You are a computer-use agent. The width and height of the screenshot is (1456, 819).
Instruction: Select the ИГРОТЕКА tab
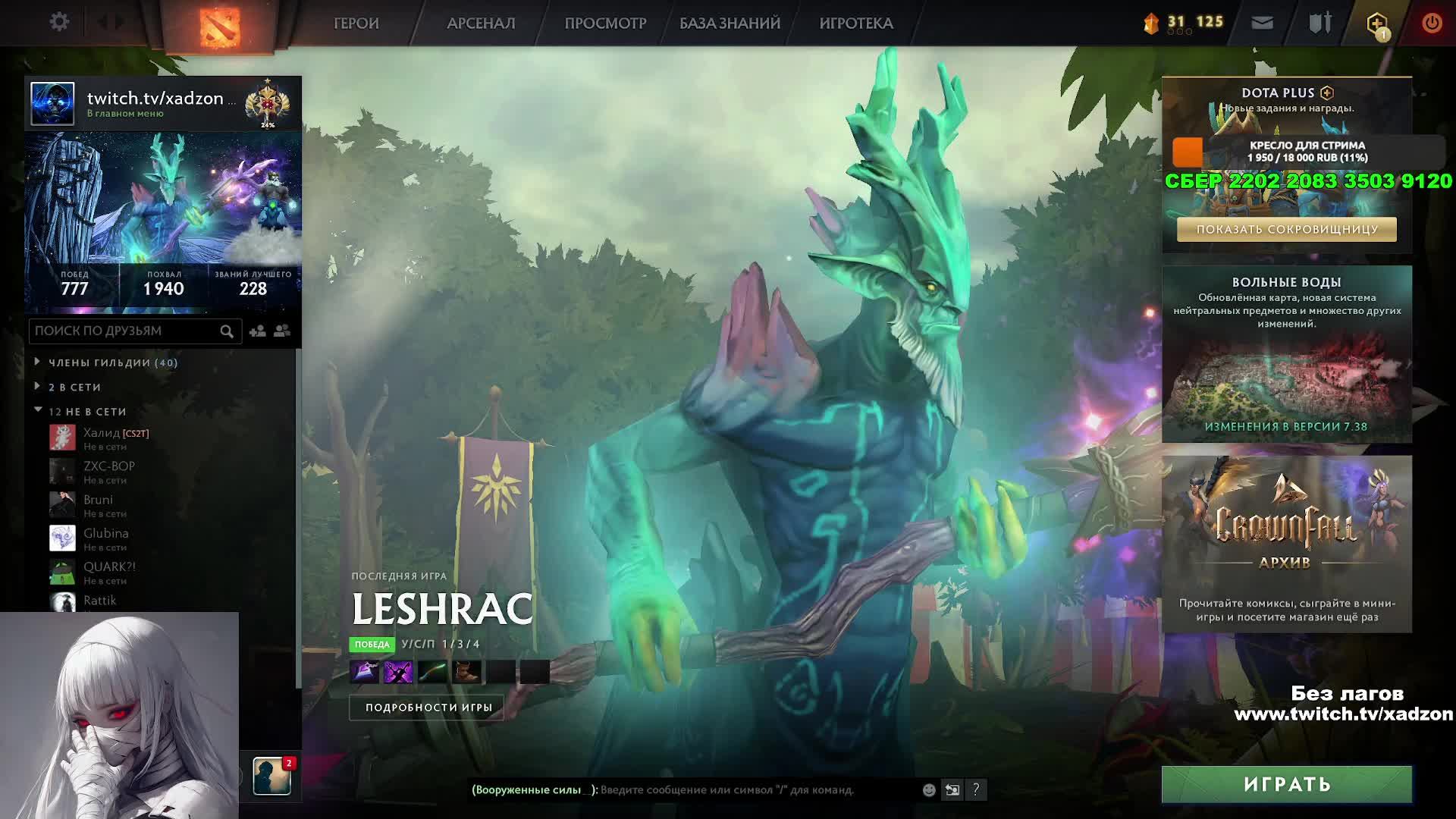pyautogui.click(x=856, y=24)
